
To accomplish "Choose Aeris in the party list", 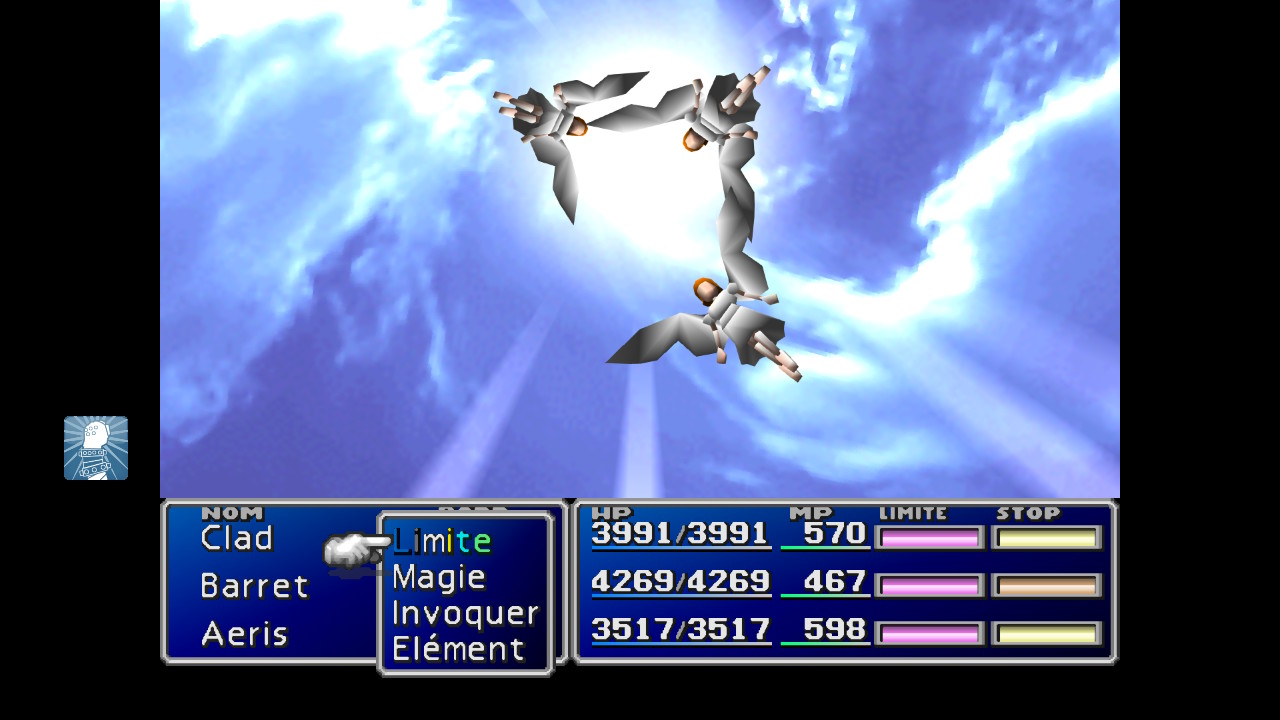I will [x=244, y=634].
